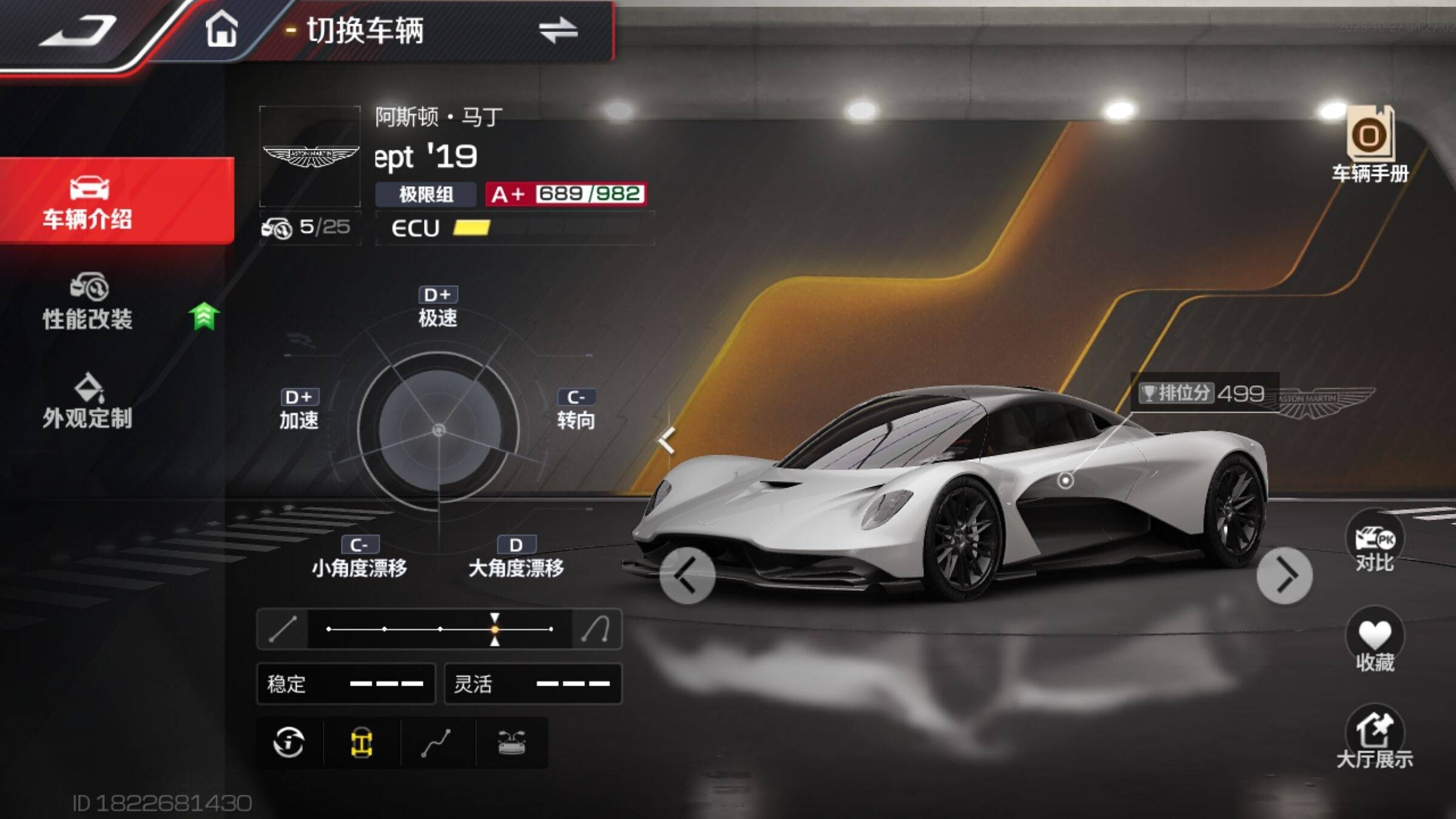Open the 车辆手册 vehicle handbook
Screen dimensions: 1456x819
[x=1370, y=144]
